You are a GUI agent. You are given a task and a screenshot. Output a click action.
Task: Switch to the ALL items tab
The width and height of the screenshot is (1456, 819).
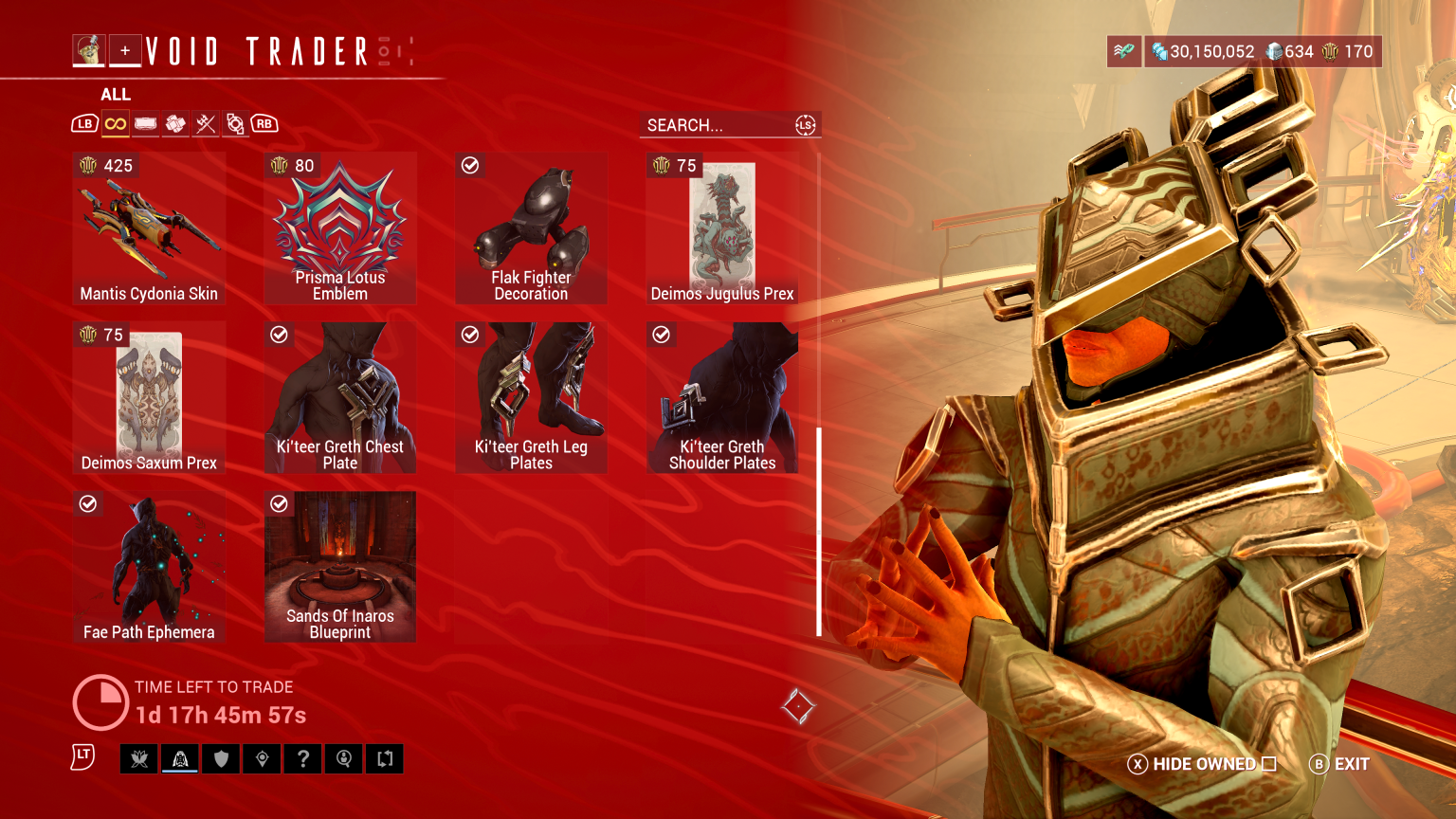[x=116, y=94]
